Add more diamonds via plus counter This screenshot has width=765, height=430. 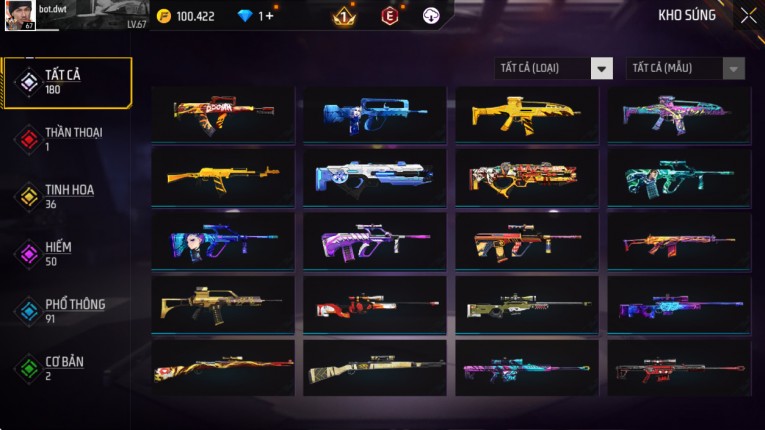[266, 16]
